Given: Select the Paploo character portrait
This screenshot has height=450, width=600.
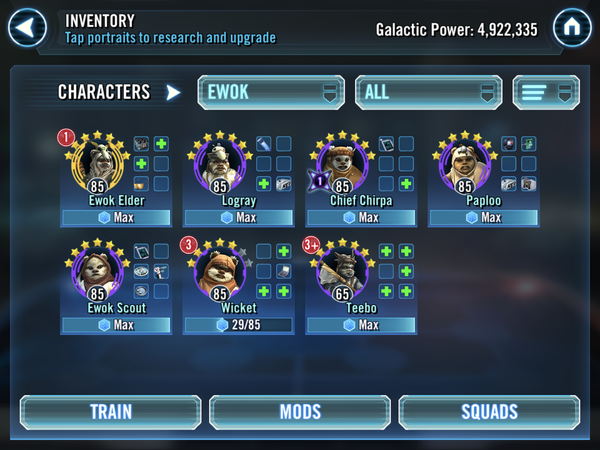Looking at the screenshot, I should [x=463, y=164].
